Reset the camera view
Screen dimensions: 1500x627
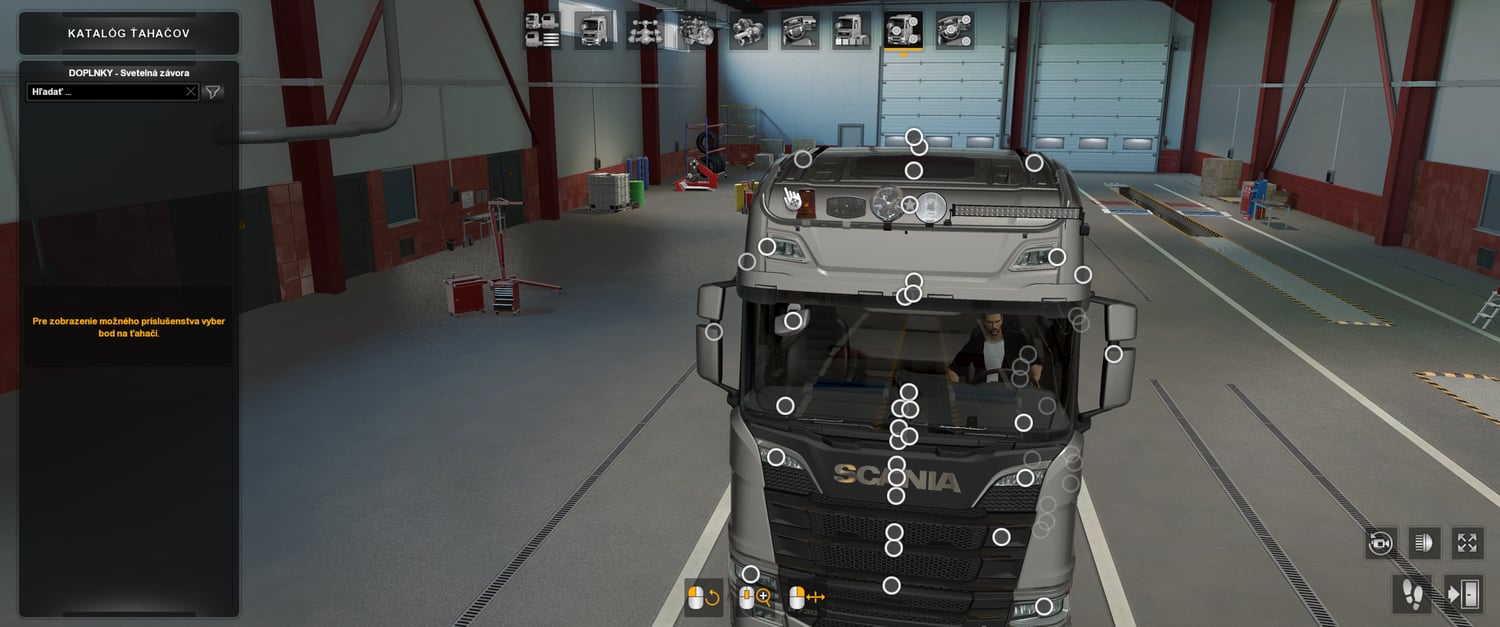coord(1381,543)
